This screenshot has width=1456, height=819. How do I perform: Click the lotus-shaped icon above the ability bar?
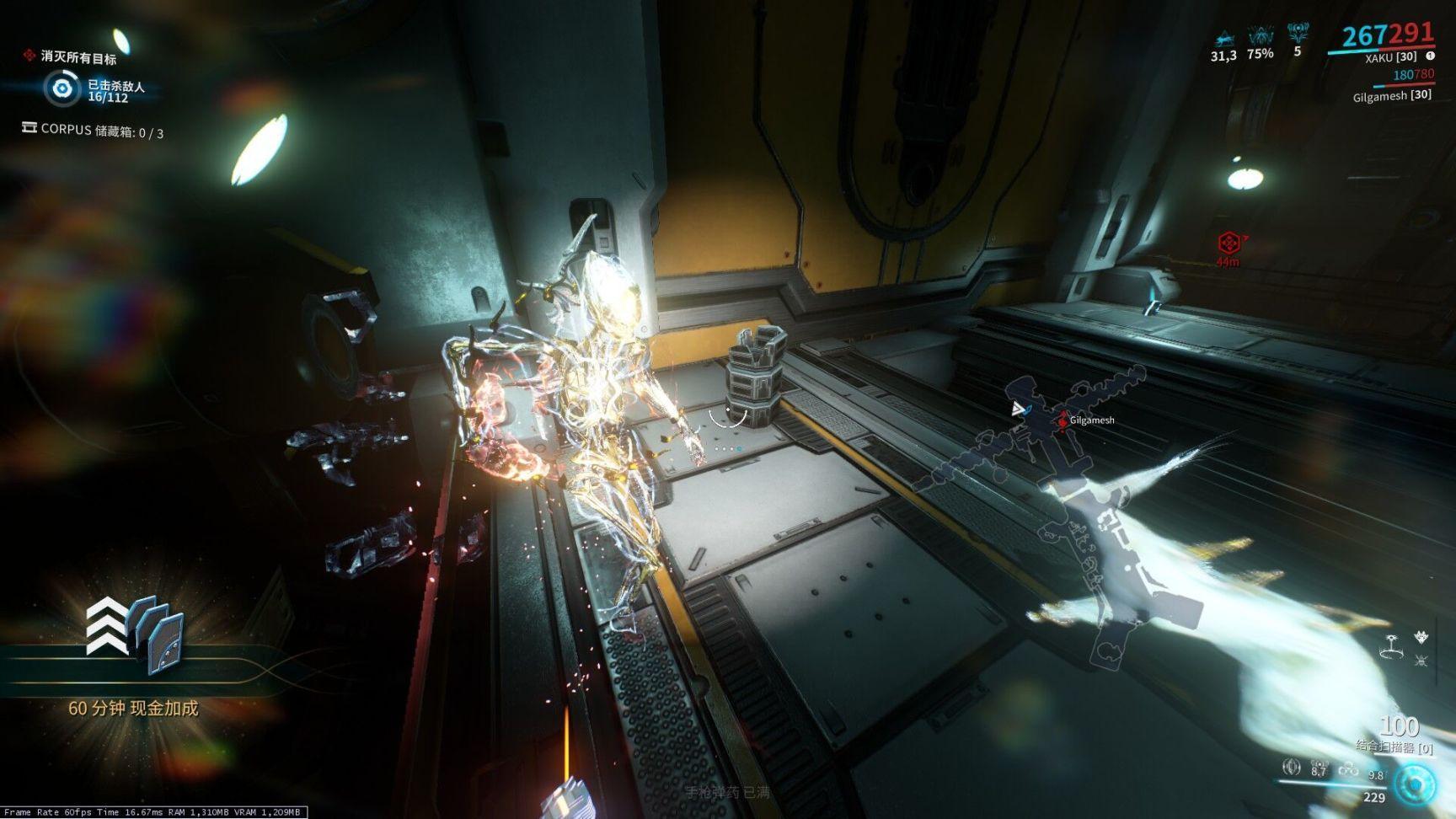[1421, 638]
